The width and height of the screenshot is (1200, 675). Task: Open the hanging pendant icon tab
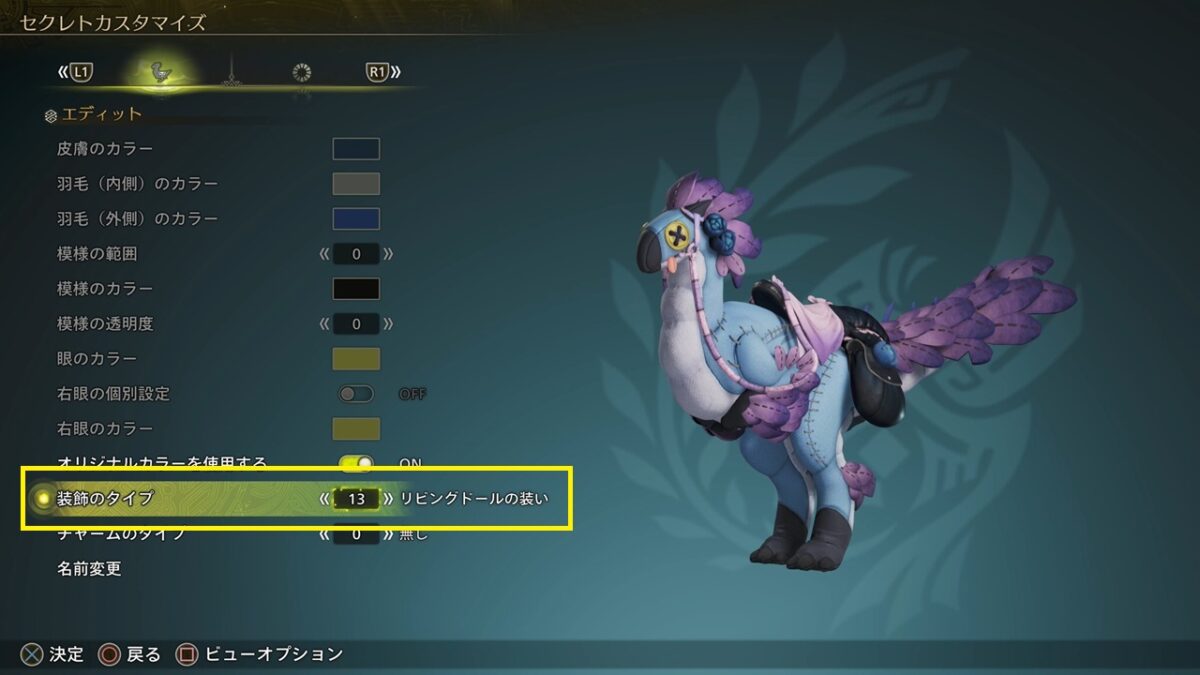click(x=231, y=72)
